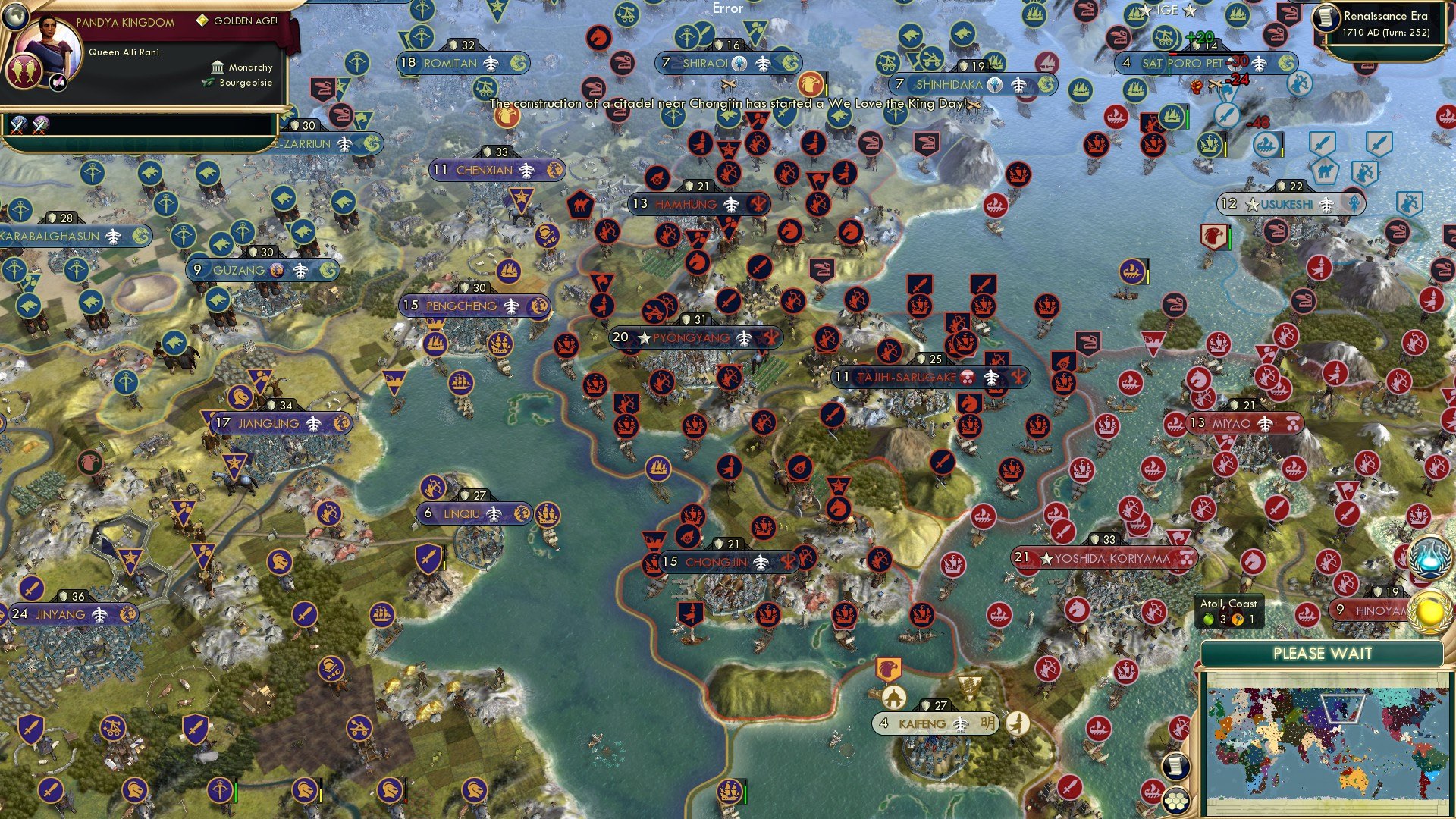Screen dimensions: 1456x819
Task: Click the camel promotion shield icon near Usukeshi
Action: [x=1326, y=169]
